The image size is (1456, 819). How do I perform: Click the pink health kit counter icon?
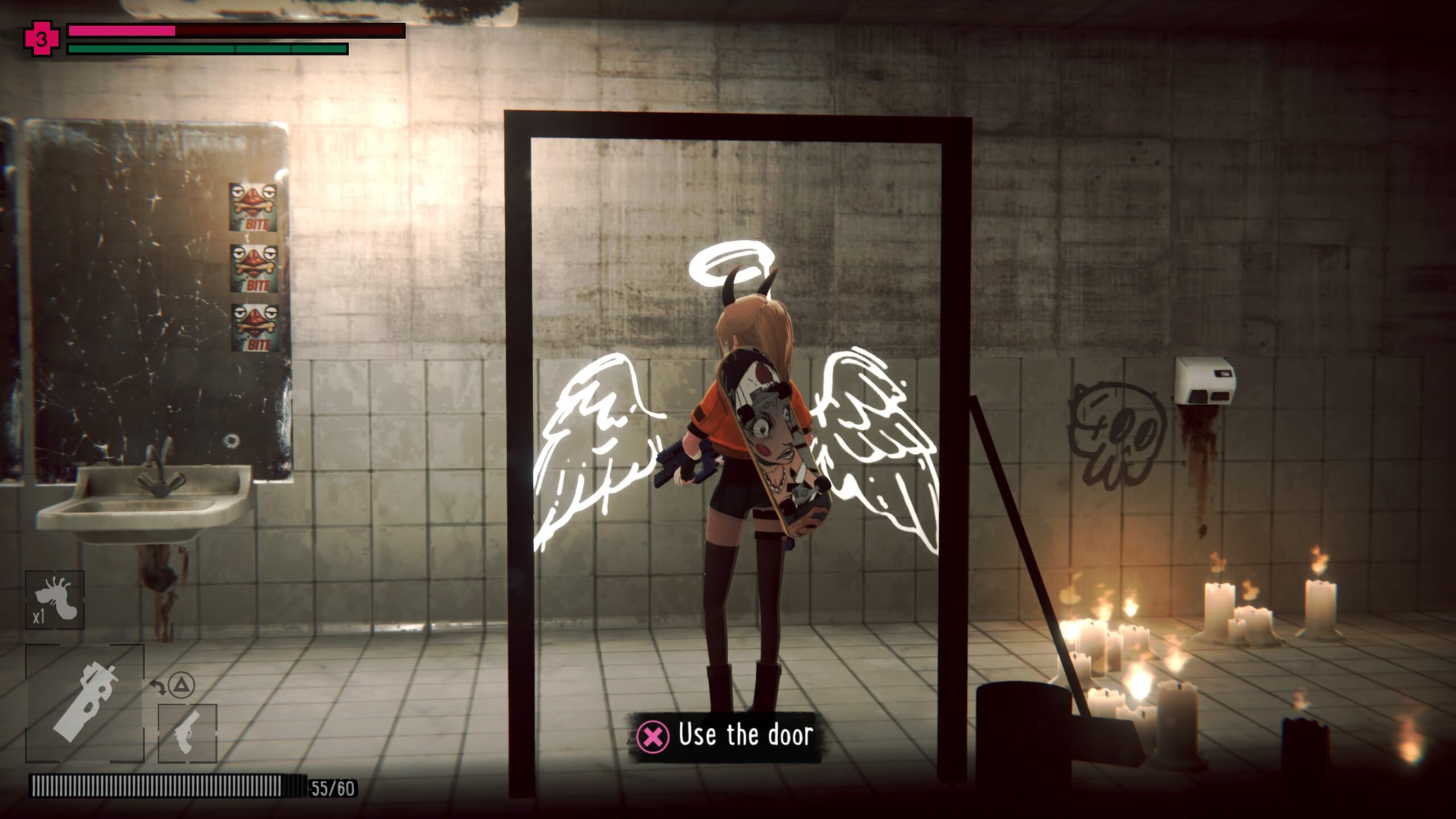(x=42, y=39)
